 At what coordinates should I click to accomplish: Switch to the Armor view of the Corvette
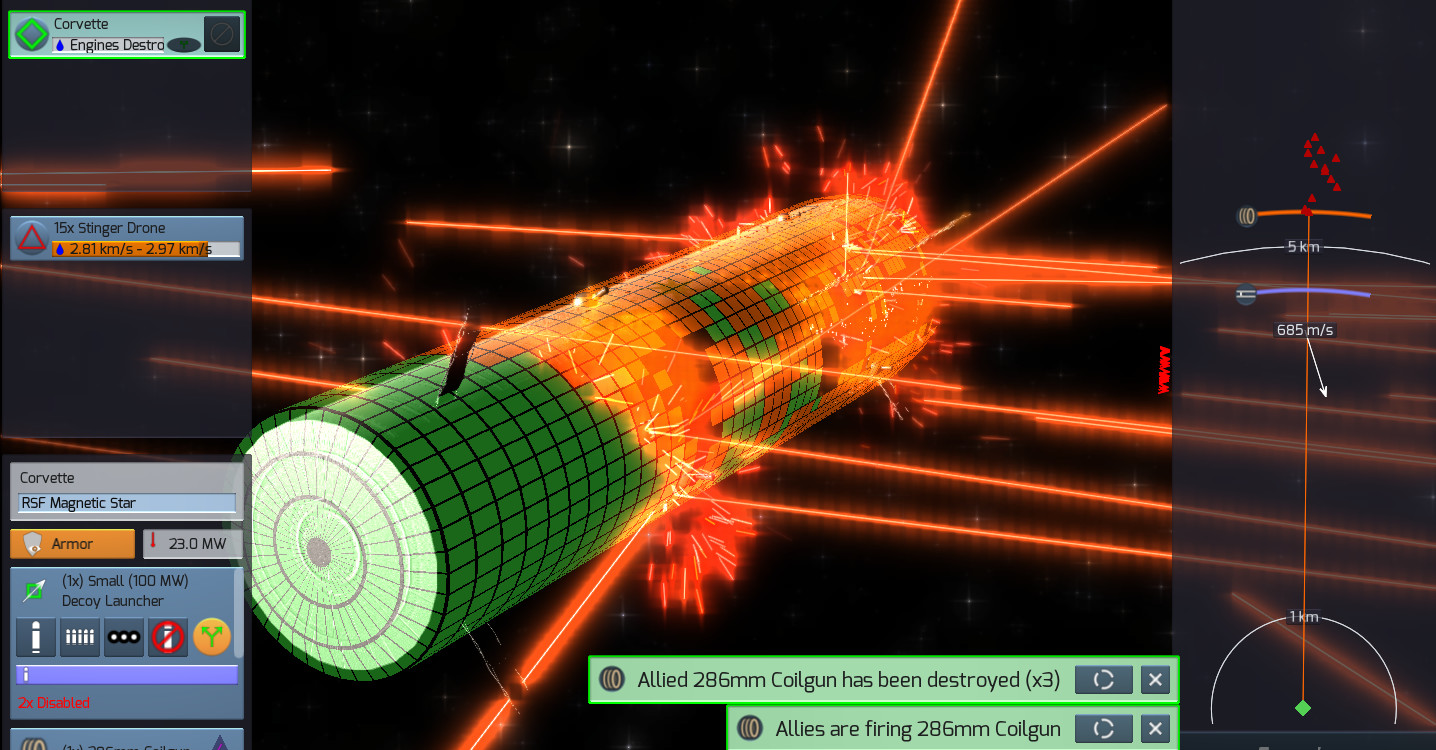pos(72,543)
